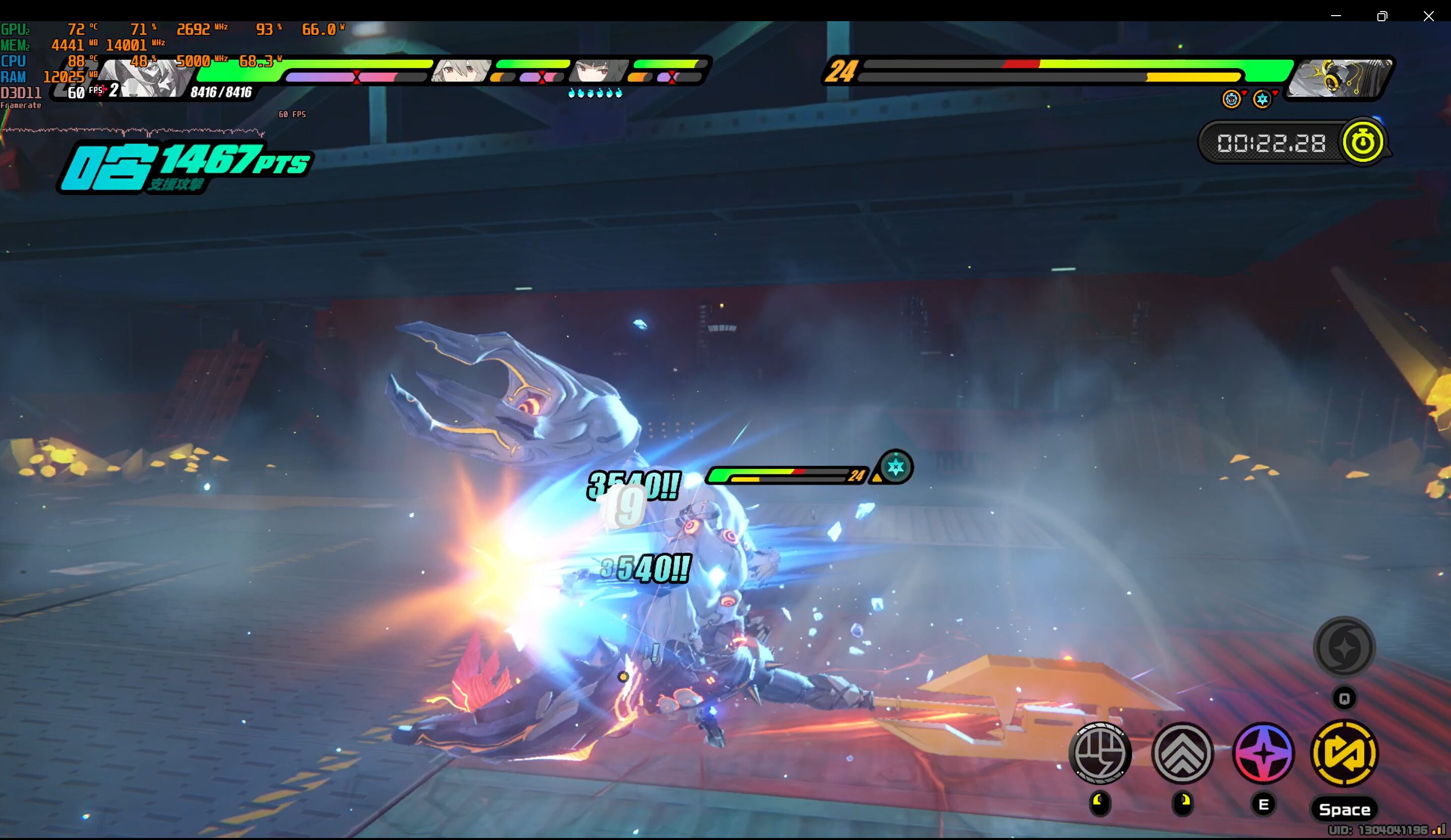Select the active character's portrait

coord(144,78)
